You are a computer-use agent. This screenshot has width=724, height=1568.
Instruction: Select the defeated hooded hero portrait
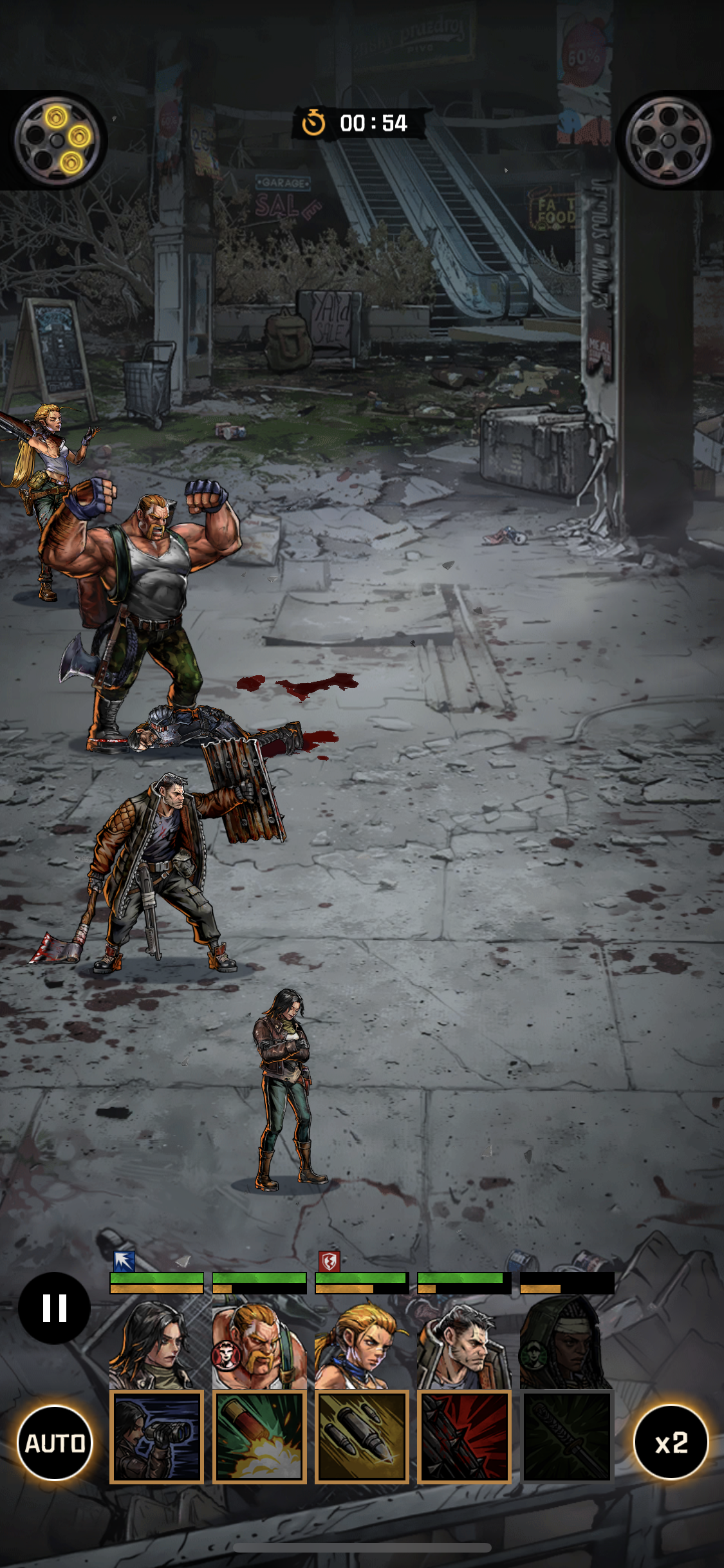pos(566,1343)
